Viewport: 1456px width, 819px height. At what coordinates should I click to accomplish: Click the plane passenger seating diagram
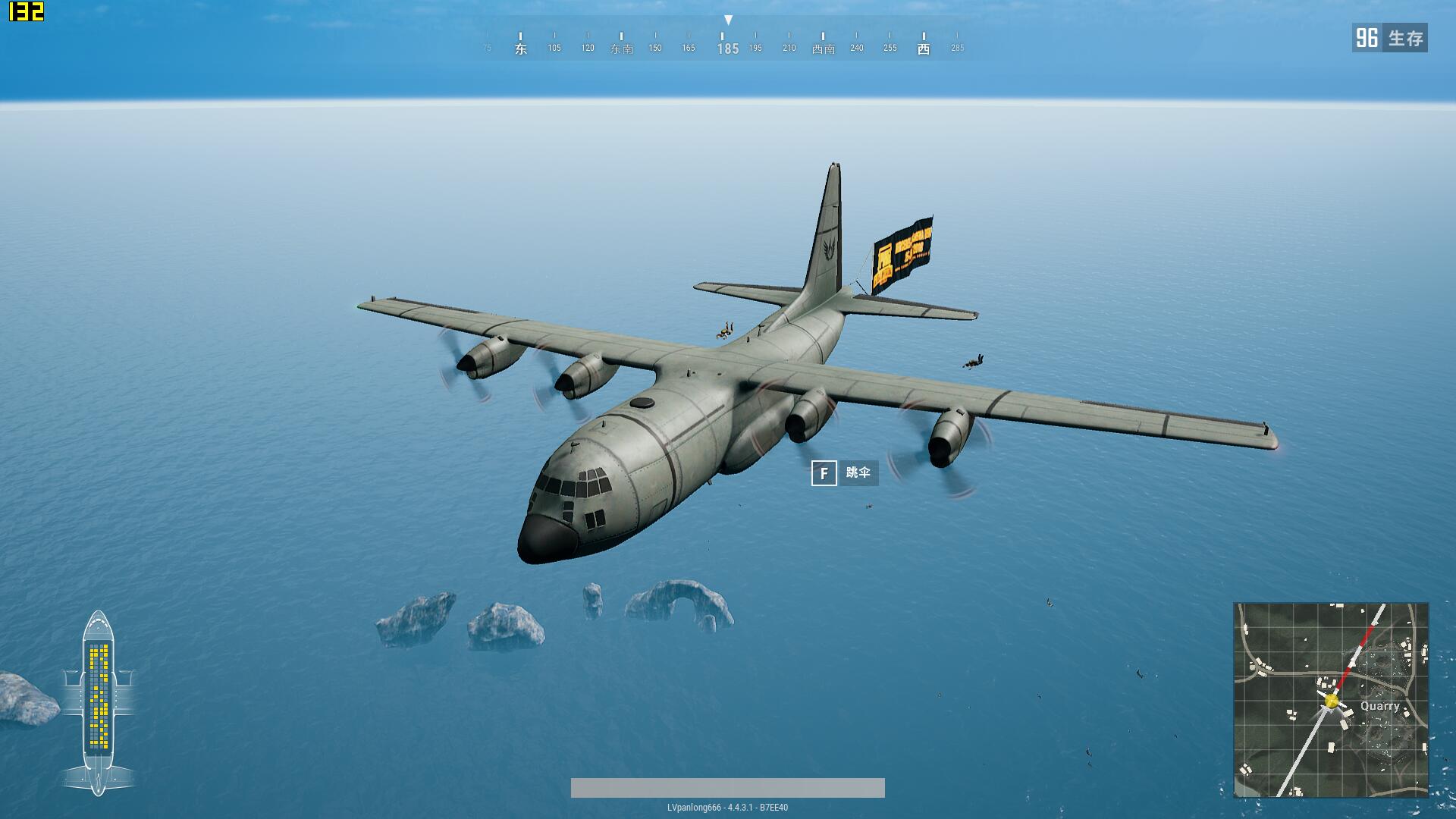[x=99, y=703]
